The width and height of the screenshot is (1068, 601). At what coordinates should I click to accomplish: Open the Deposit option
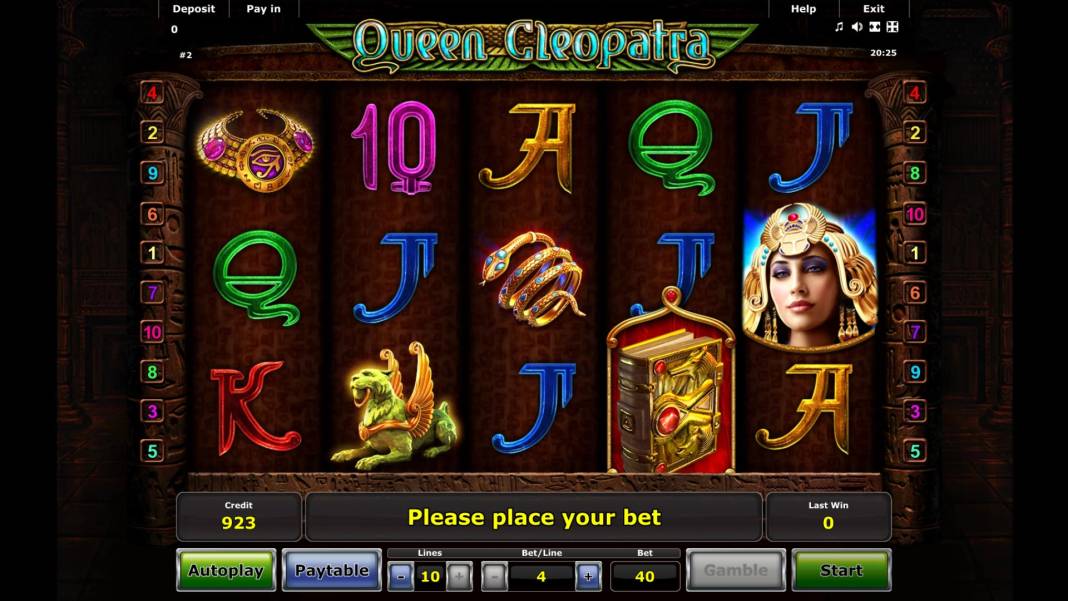[193, 9]
